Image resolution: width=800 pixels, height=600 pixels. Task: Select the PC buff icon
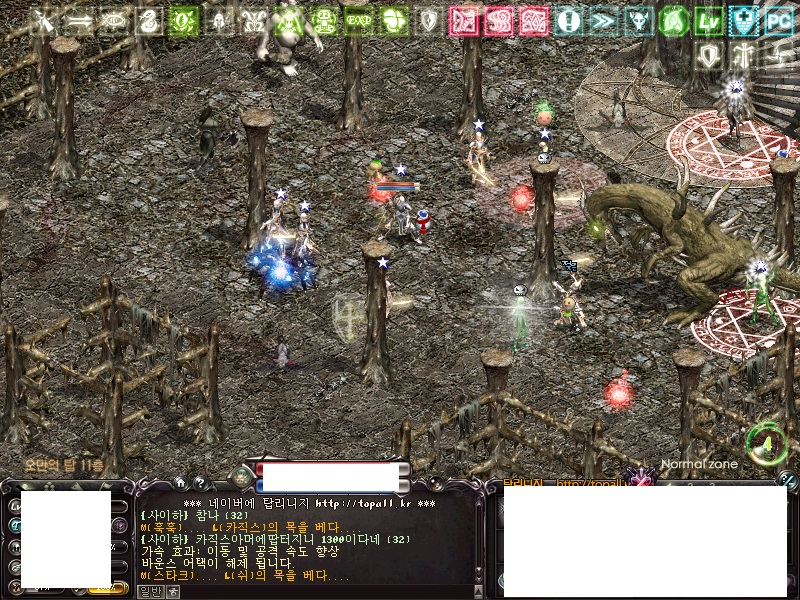778,19
